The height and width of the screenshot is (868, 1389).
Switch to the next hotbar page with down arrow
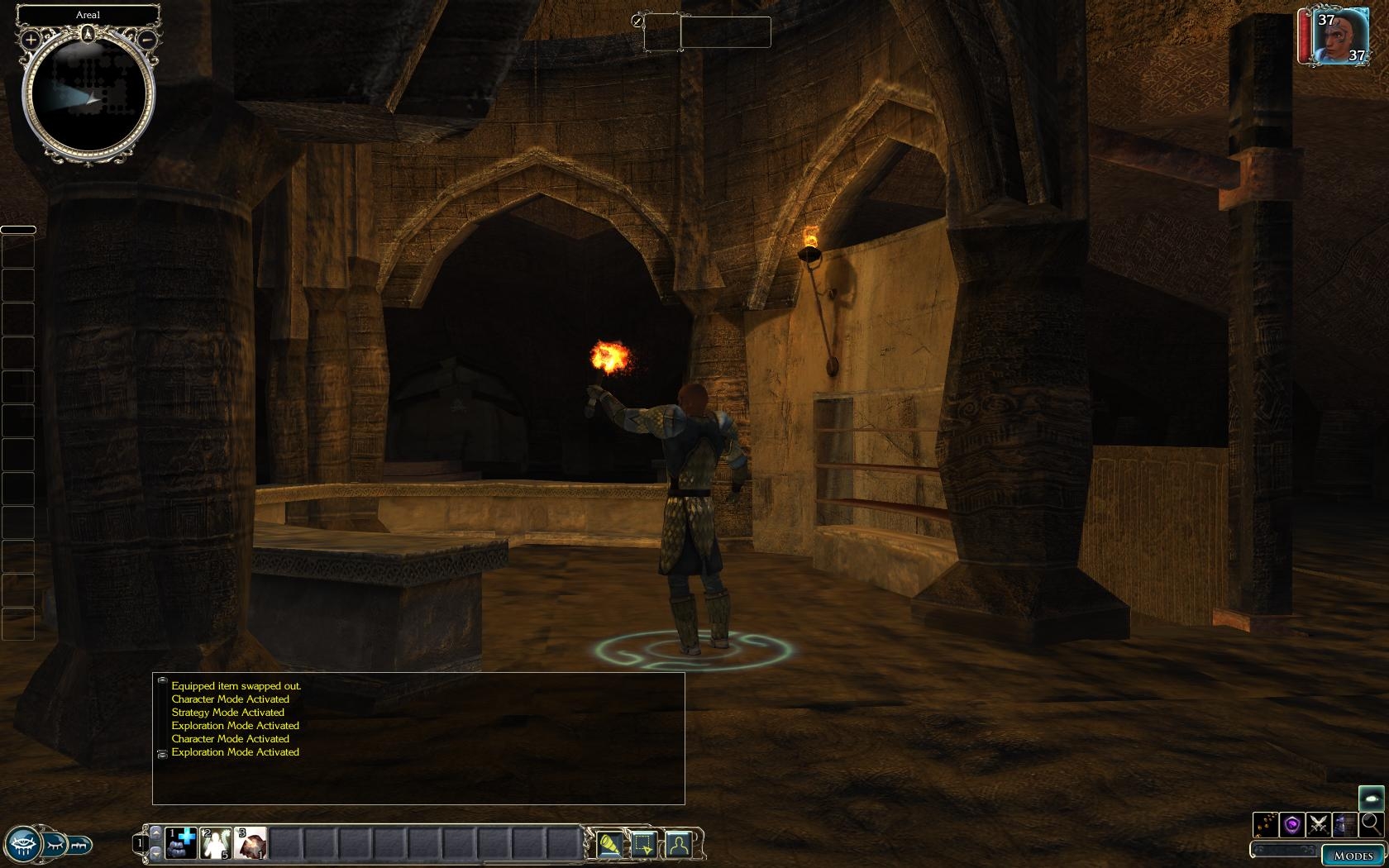[155, 855]
